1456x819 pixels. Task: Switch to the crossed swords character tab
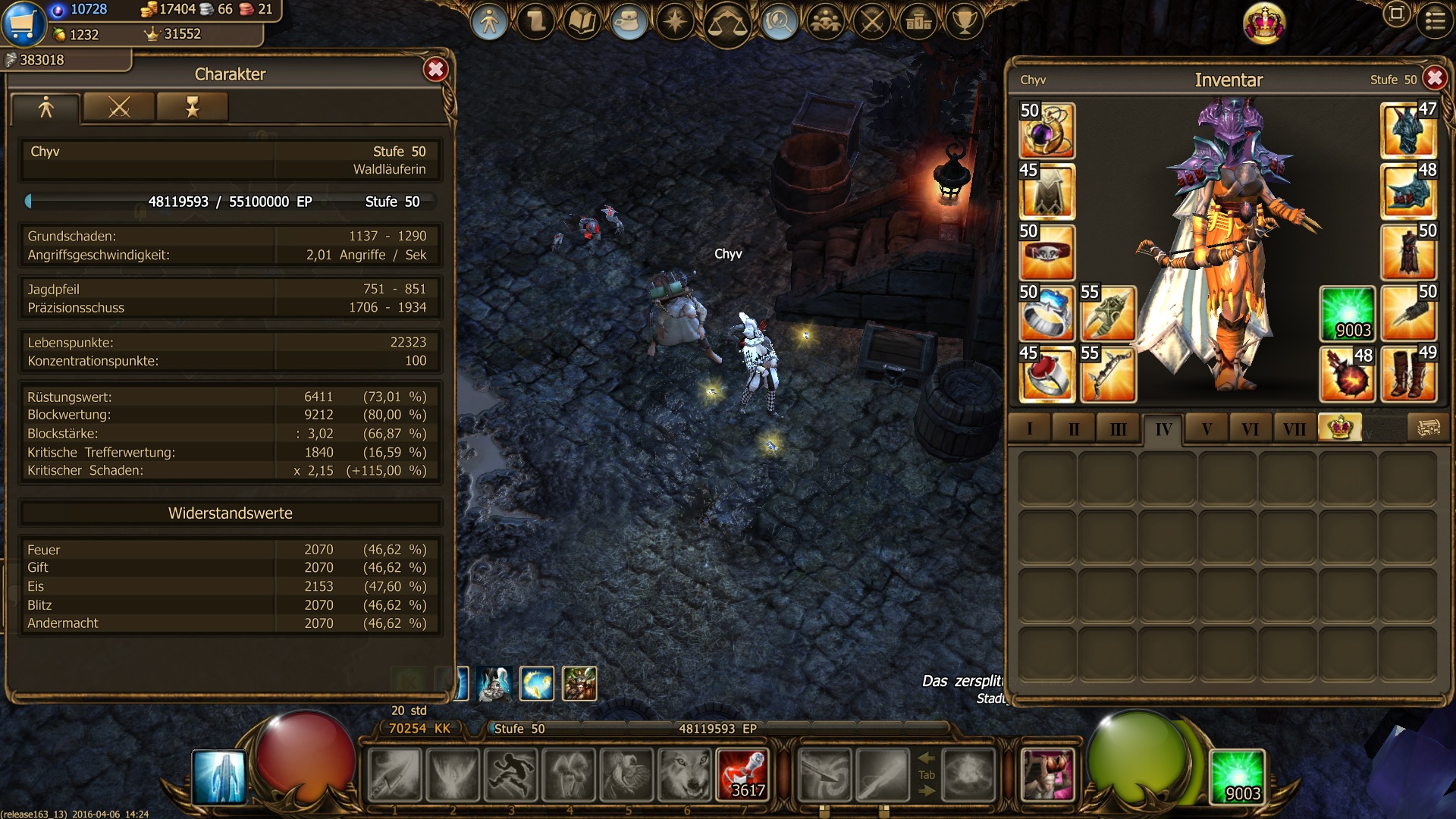[x=119, y=108]
